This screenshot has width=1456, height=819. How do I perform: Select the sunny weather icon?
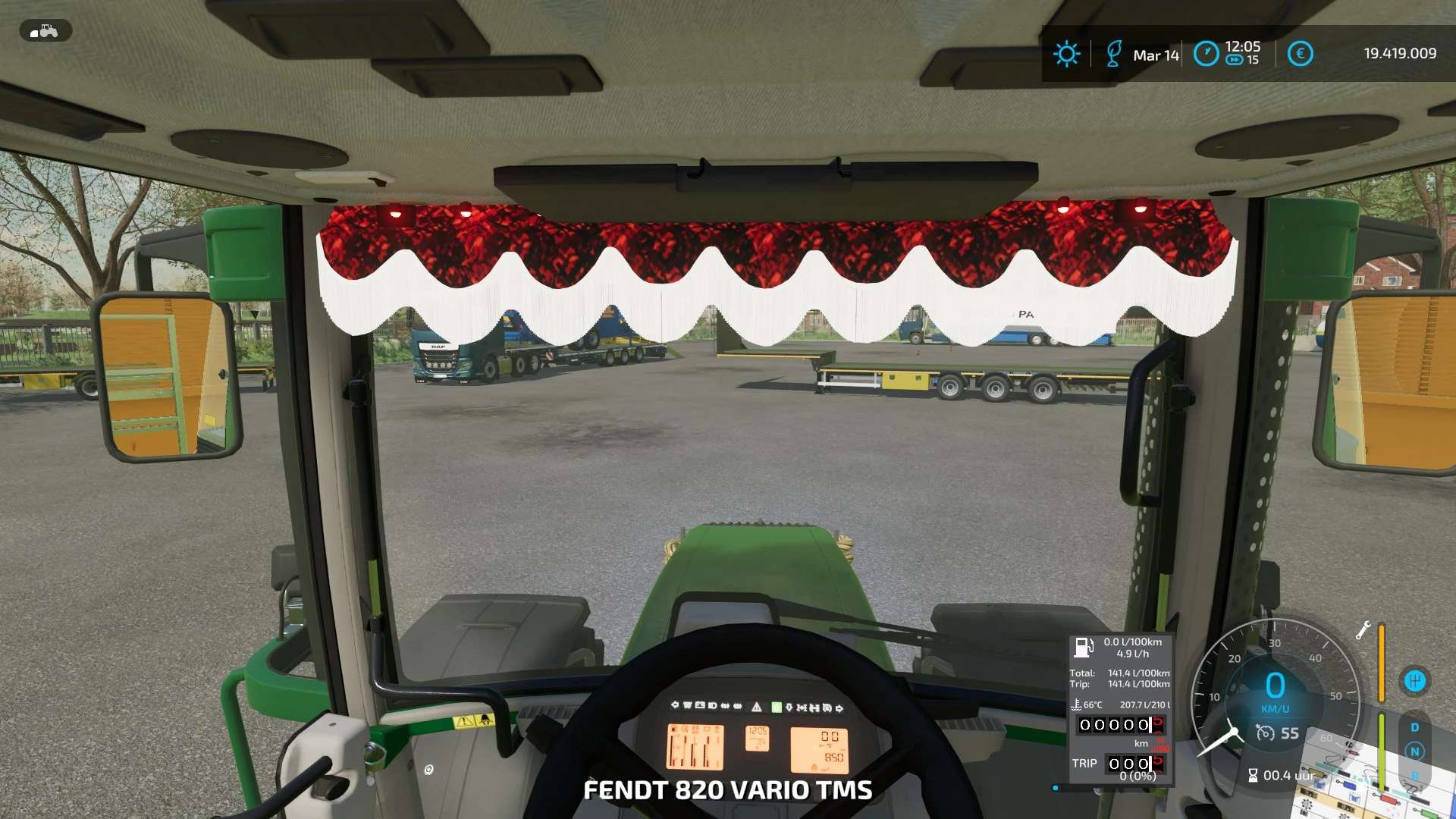coord(1066,54)
